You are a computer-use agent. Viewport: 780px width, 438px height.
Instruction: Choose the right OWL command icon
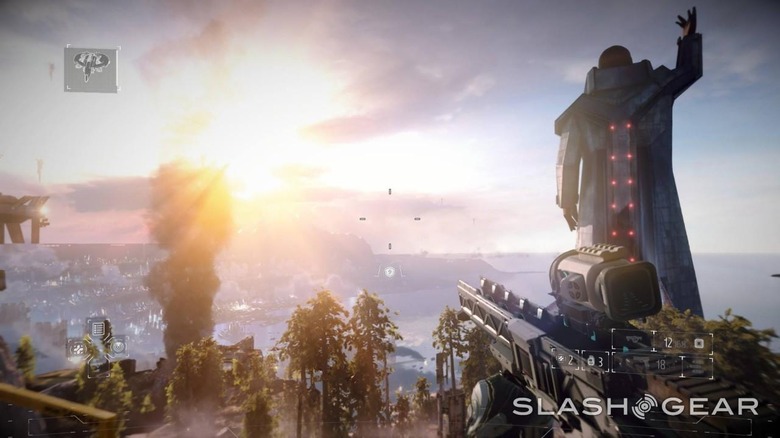118,346
